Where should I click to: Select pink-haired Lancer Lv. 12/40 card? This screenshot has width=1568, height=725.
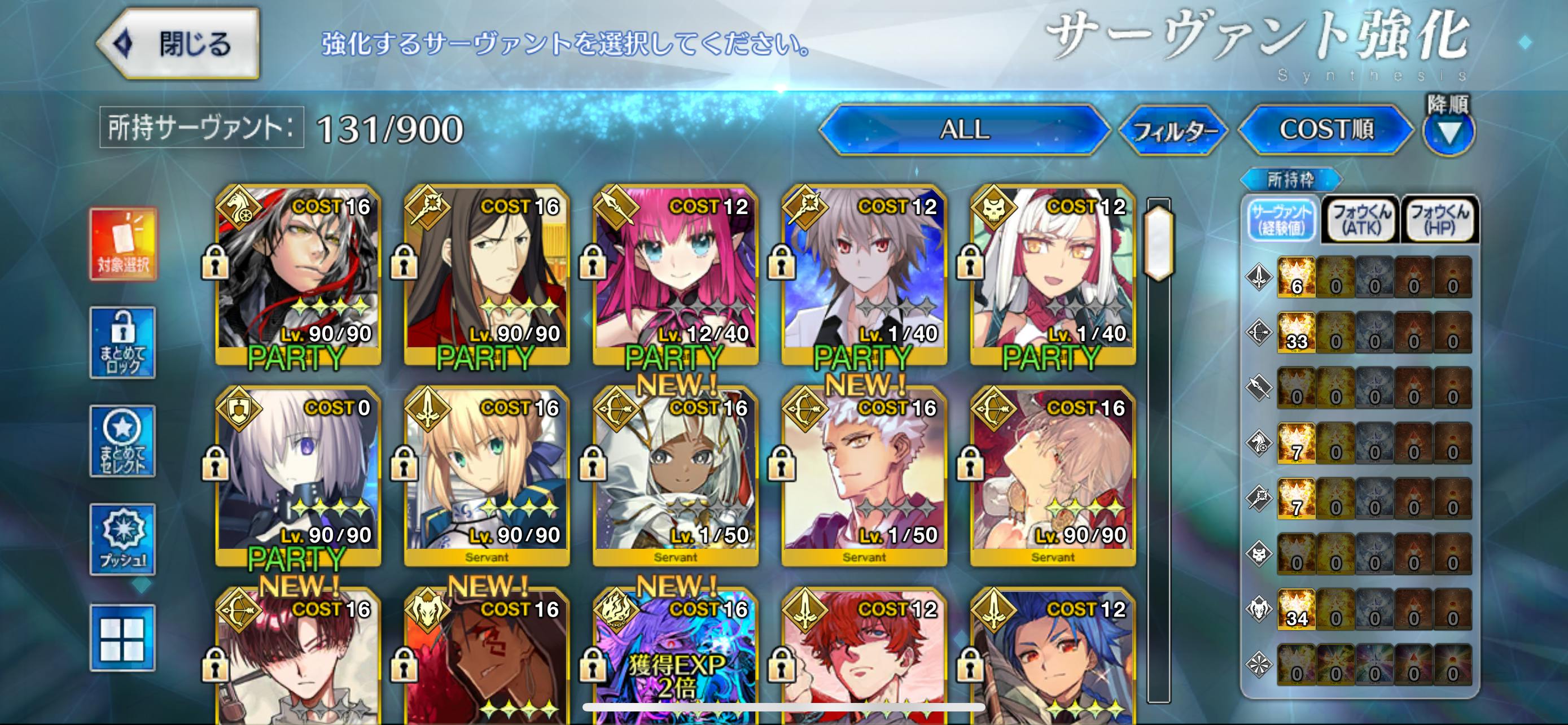[x=676, y=274]
